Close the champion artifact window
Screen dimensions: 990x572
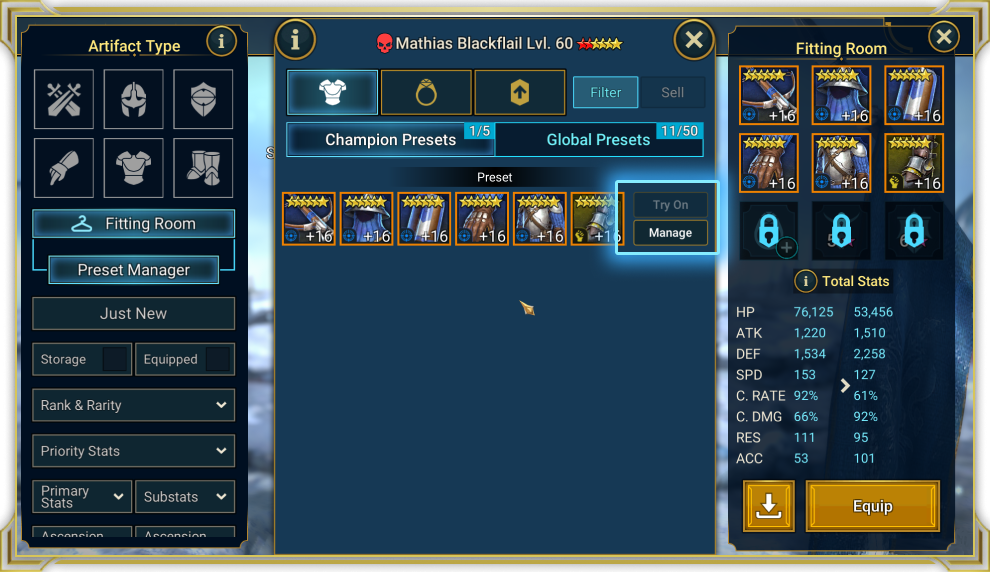click(694, 41)
